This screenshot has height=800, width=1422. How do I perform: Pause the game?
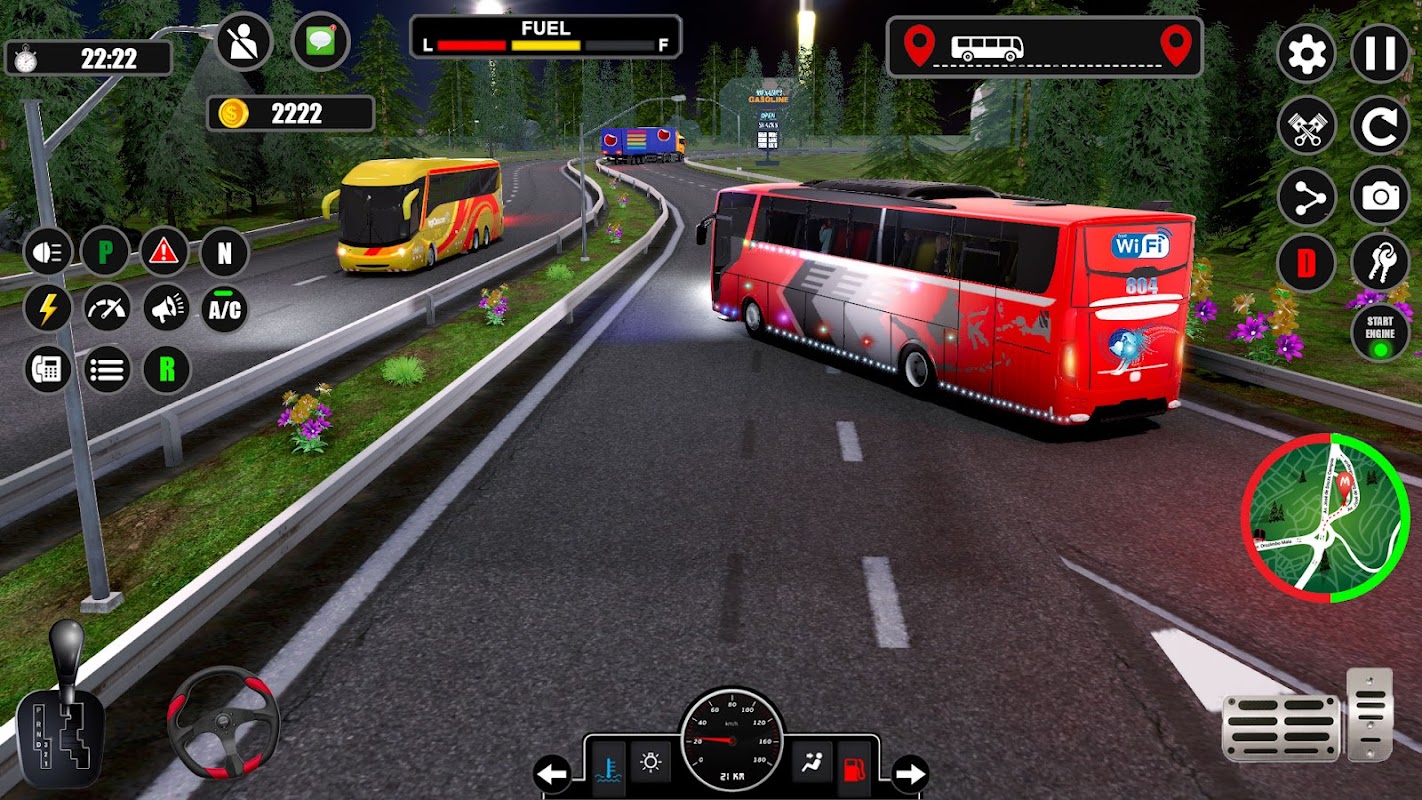pyautogui.click(x=1380, y=53)
